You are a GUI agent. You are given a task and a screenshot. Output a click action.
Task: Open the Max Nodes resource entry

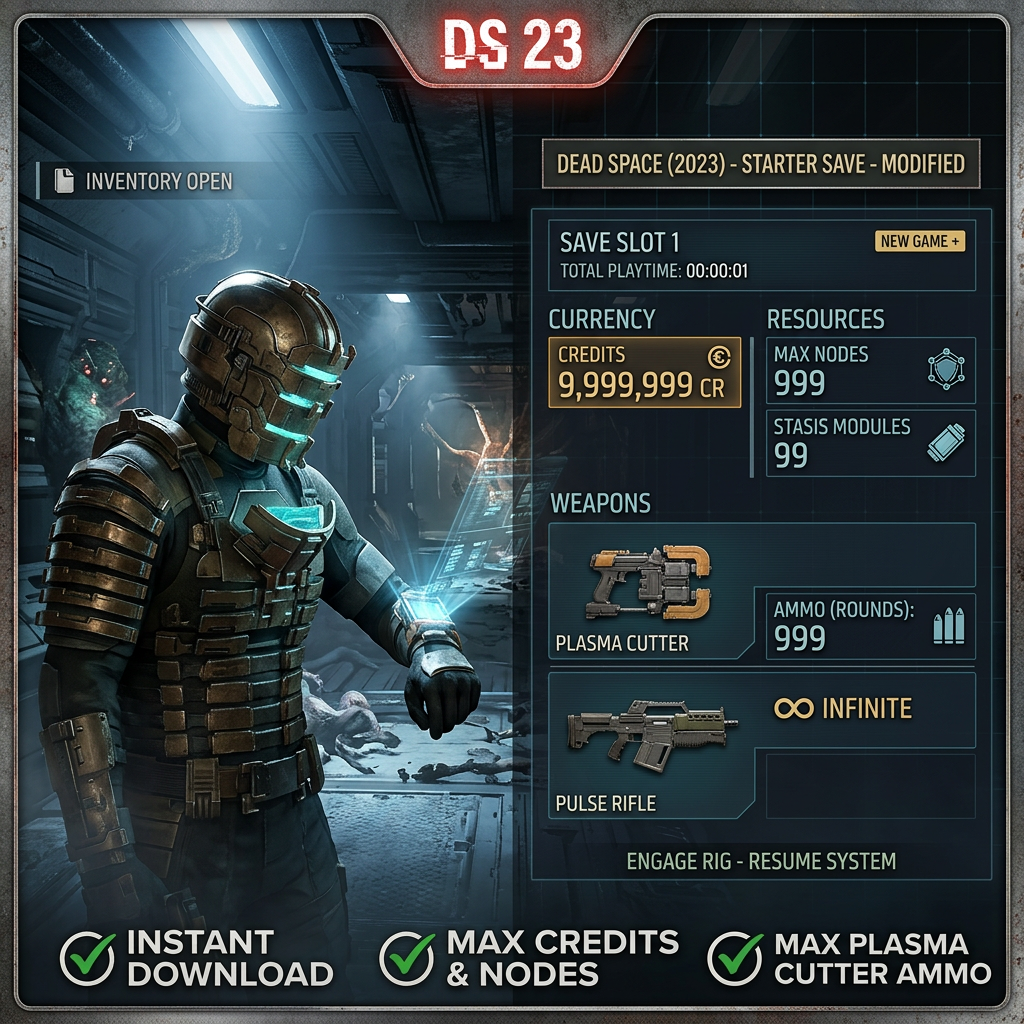coord(870,369)
